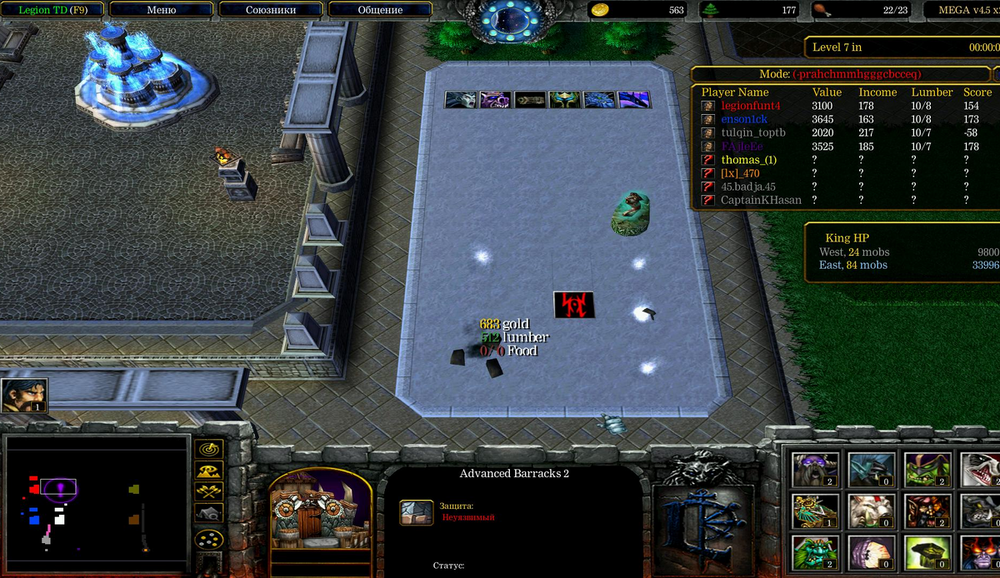
Task: Open the Меню game menu
Action: [x=161, y=10]
